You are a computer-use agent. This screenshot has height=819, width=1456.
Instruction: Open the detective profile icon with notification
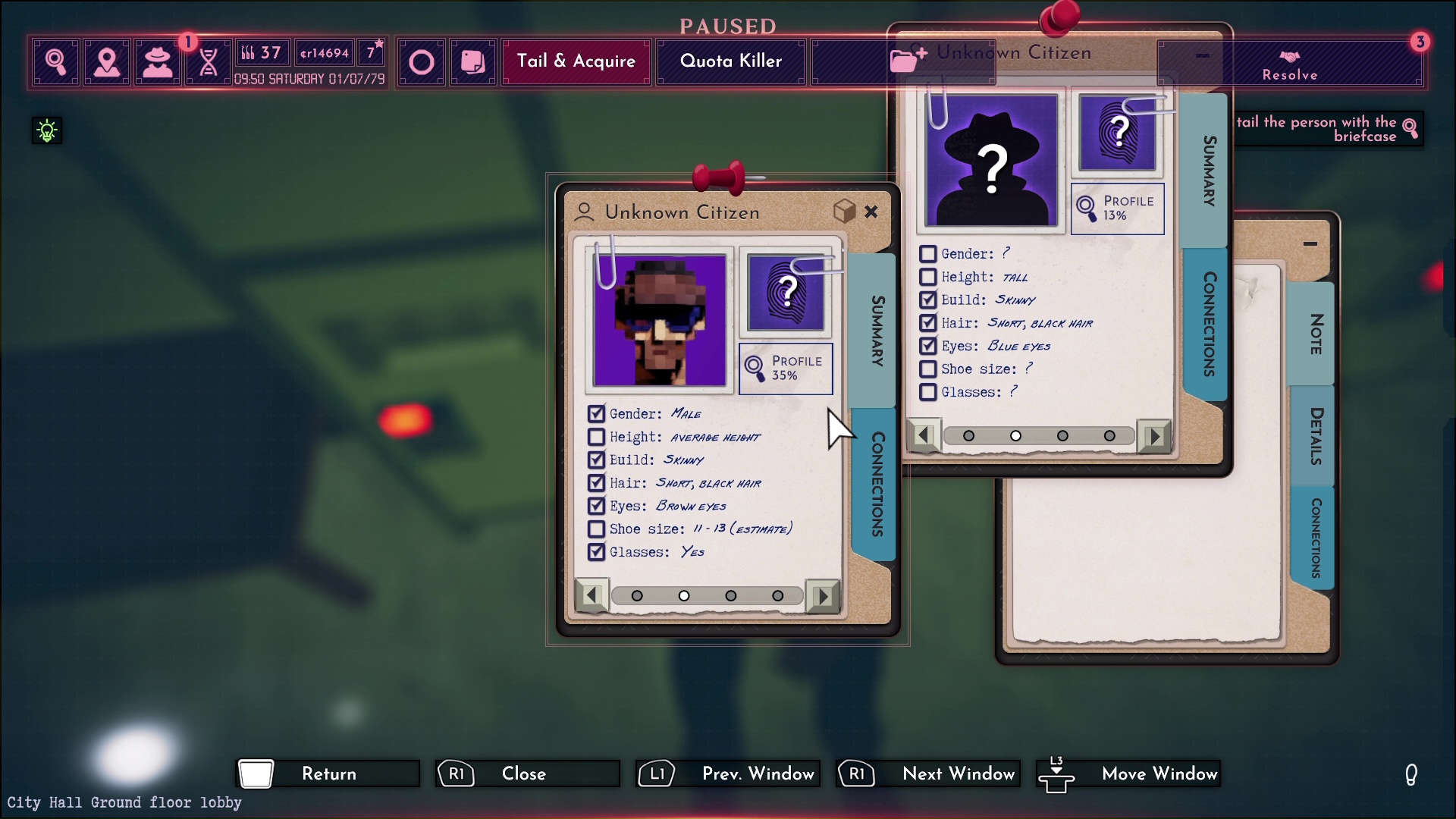(x=158, y=61)
